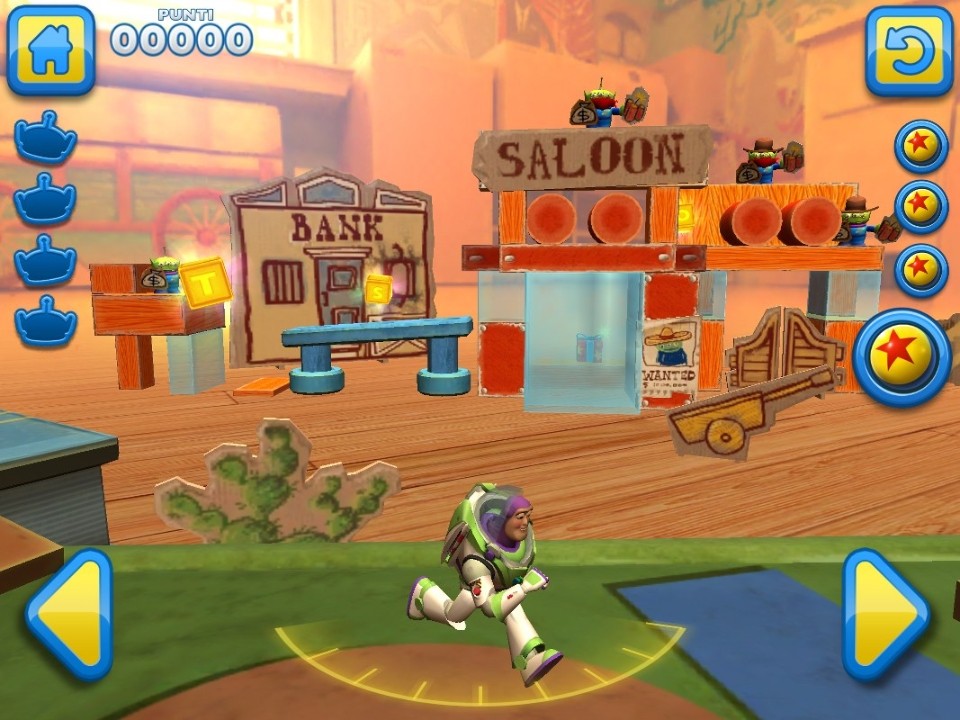
Task: Restart the level with the undo arrow
Action: click(x=909, y=50)
